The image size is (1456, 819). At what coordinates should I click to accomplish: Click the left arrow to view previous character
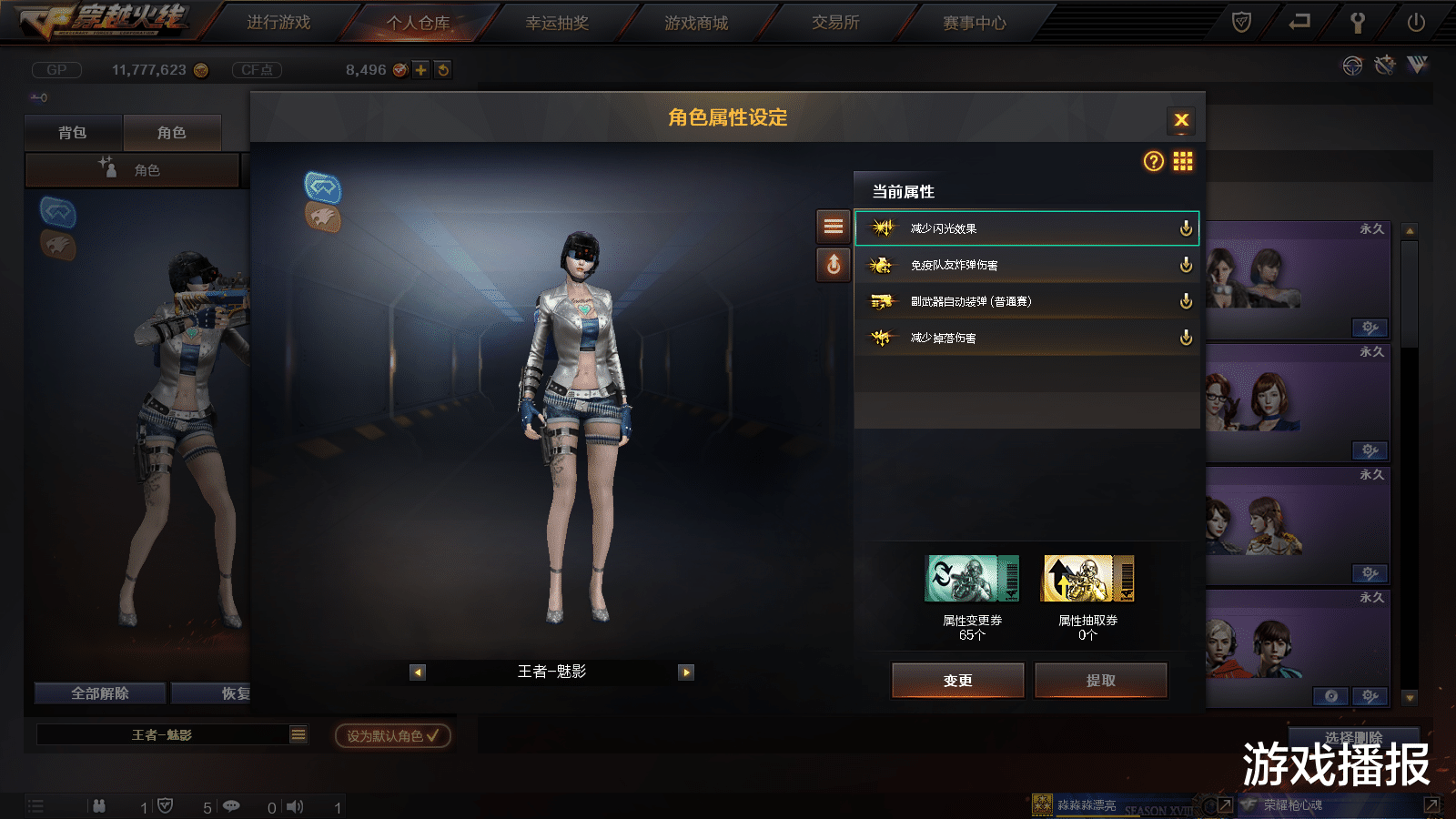click(x=419, y=672)
